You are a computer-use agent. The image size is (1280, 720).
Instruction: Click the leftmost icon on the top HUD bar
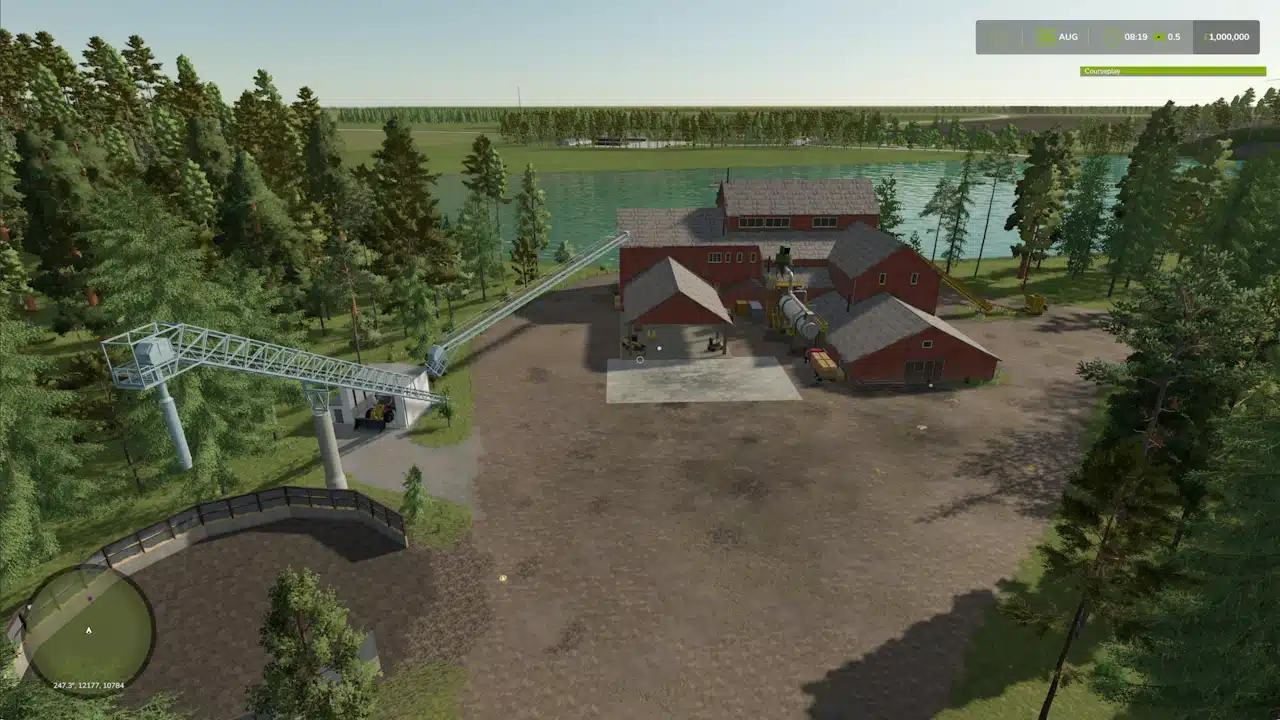pos(1001,37)
